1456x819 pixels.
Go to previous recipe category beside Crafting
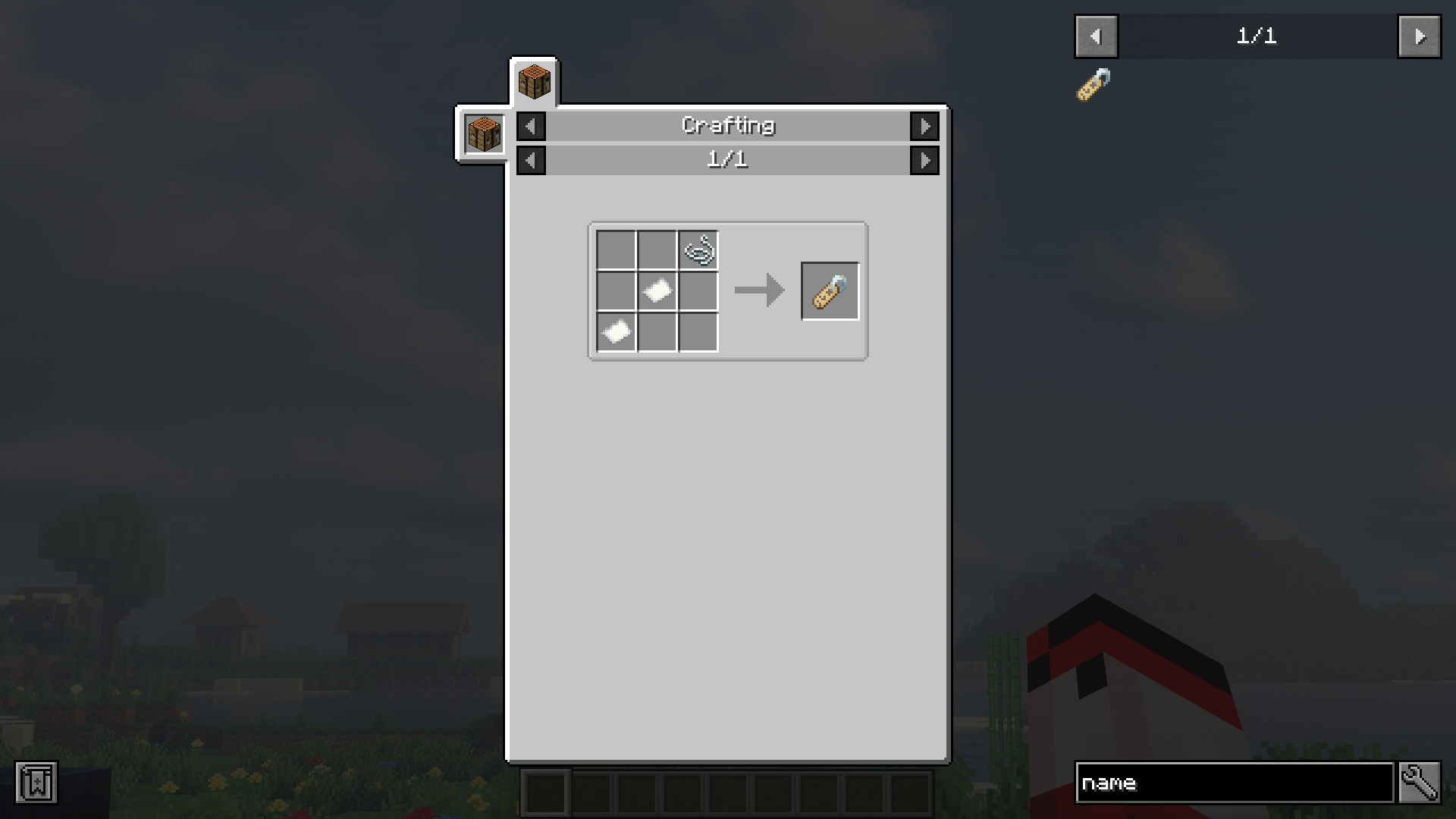531,126
